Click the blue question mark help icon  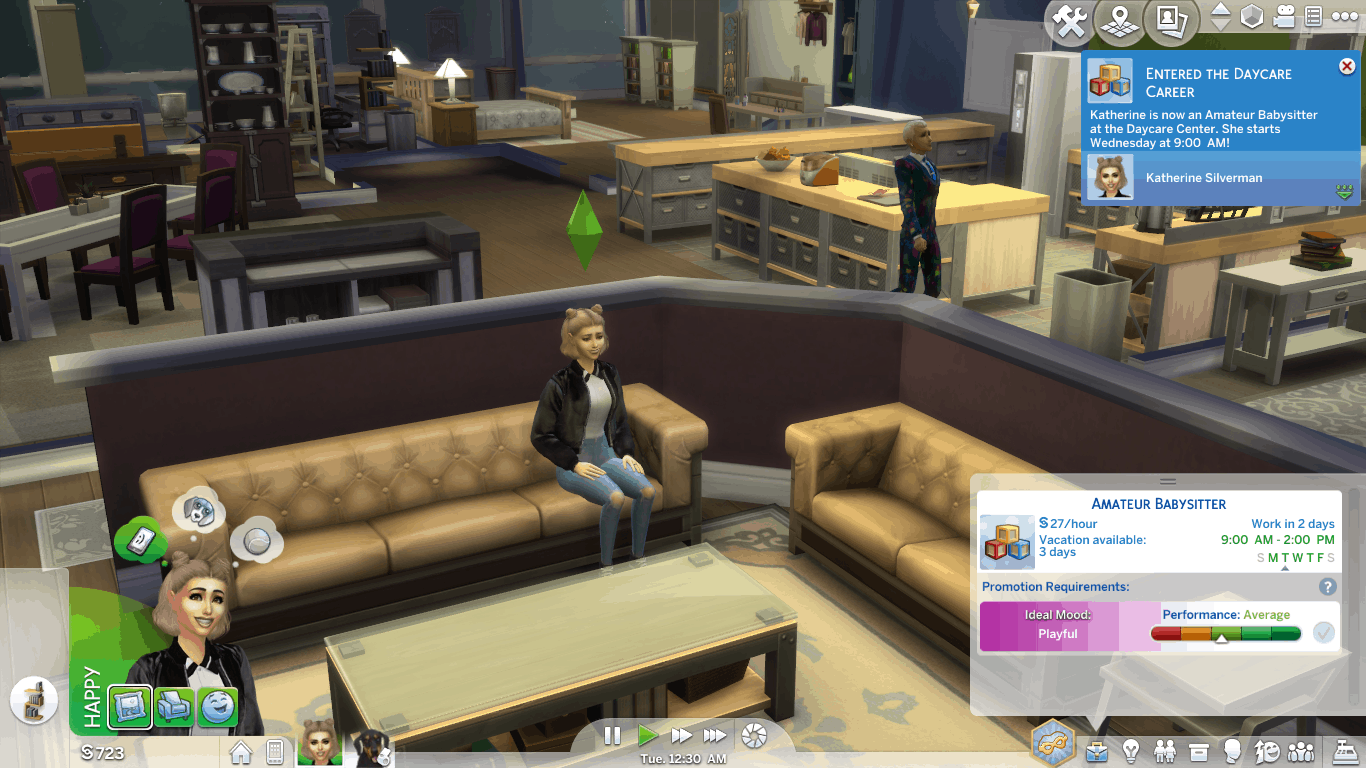[1328, 587]
